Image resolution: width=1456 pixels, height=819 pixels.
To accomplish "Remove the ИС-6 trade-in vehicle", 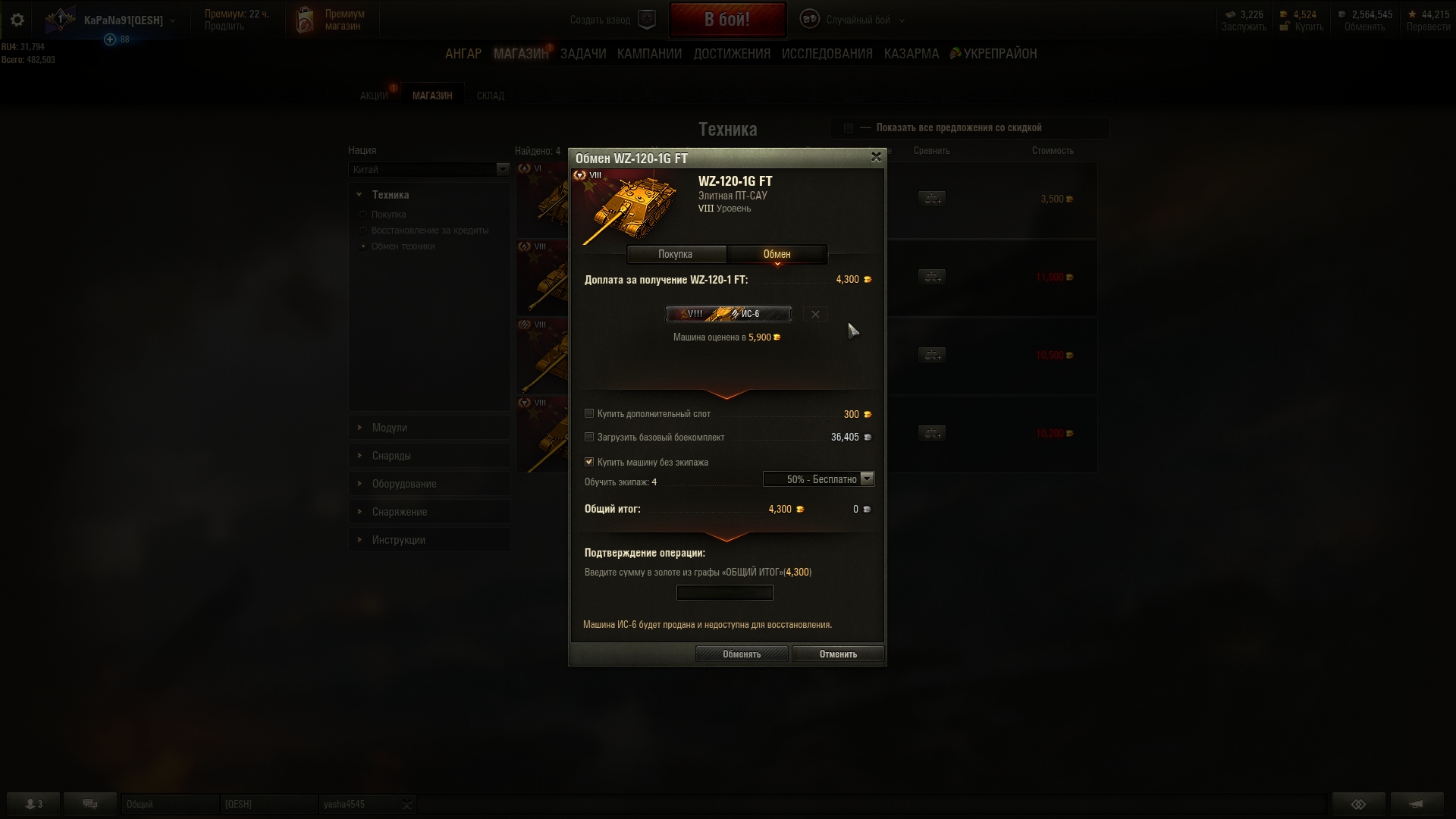I will pyautogui.click(x=815, y=314).
